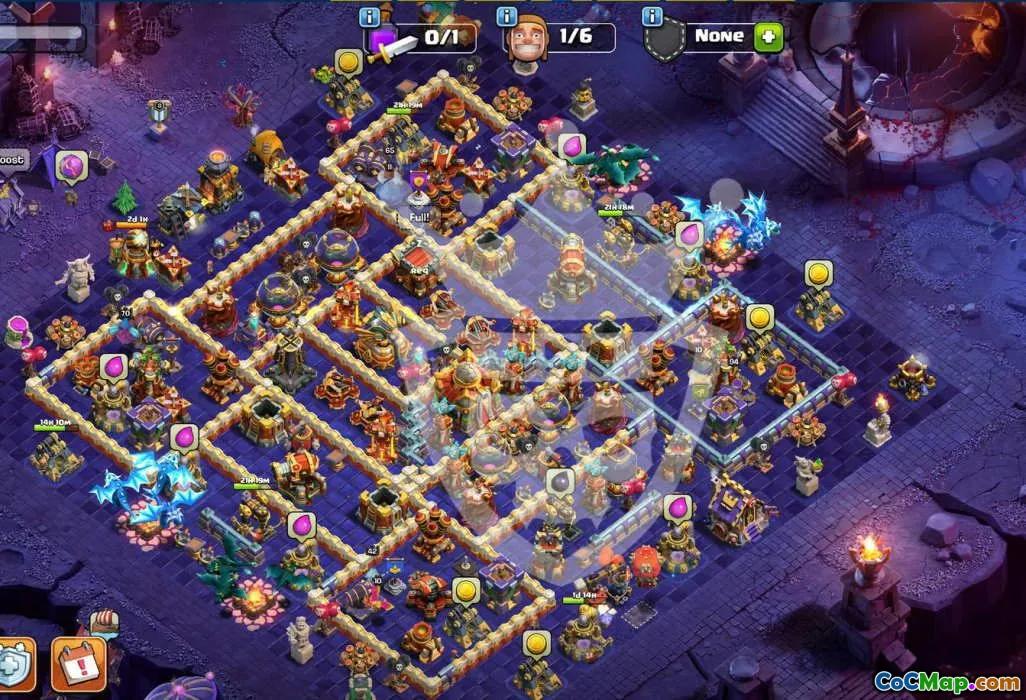Image resolution: width=1026 pixels, height=700 pixels.
Task: View info for the shield None status
Action: 653,17
